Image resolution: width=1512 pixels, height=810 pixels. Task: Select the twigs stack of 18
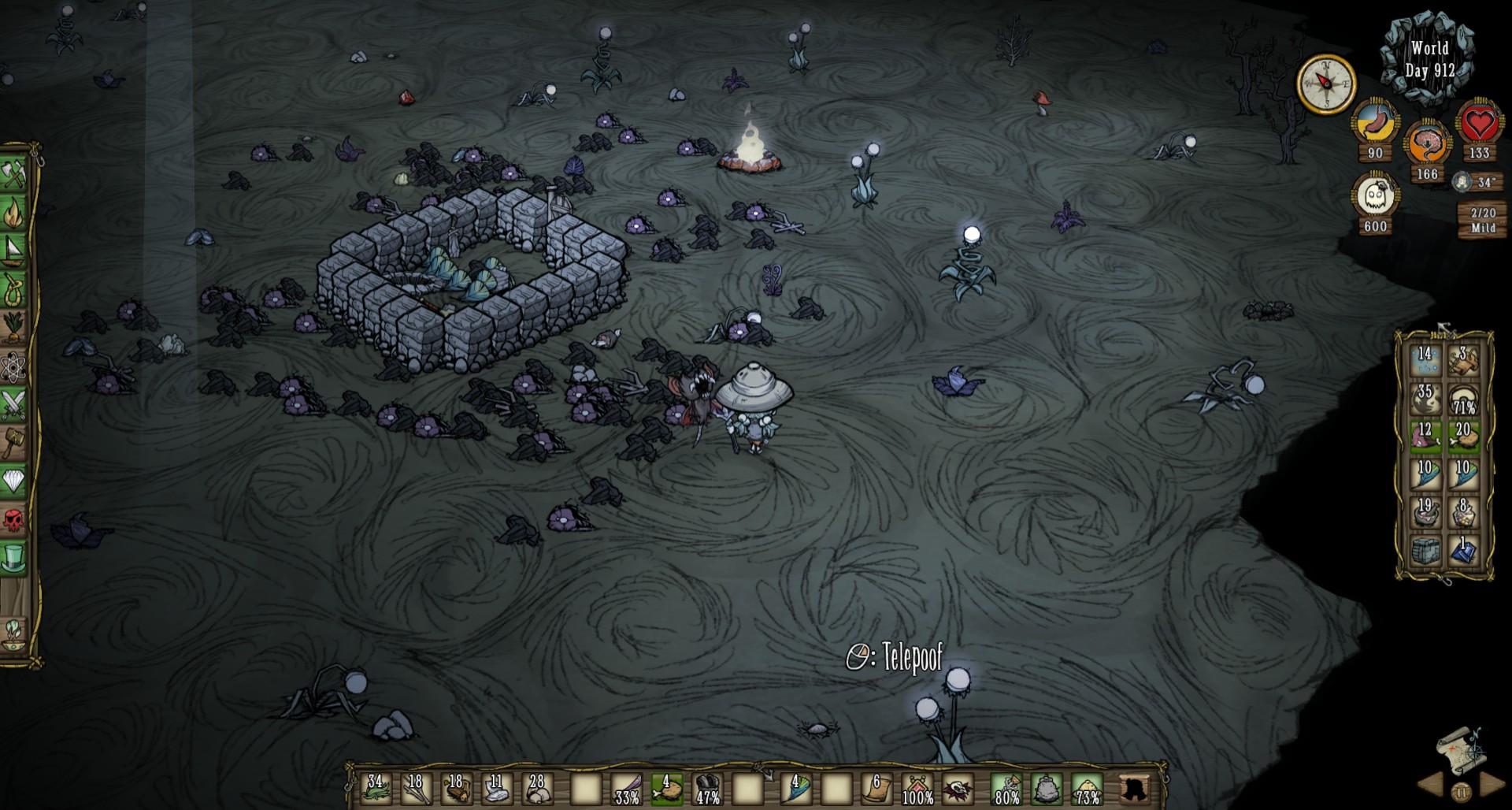[416, 787]
